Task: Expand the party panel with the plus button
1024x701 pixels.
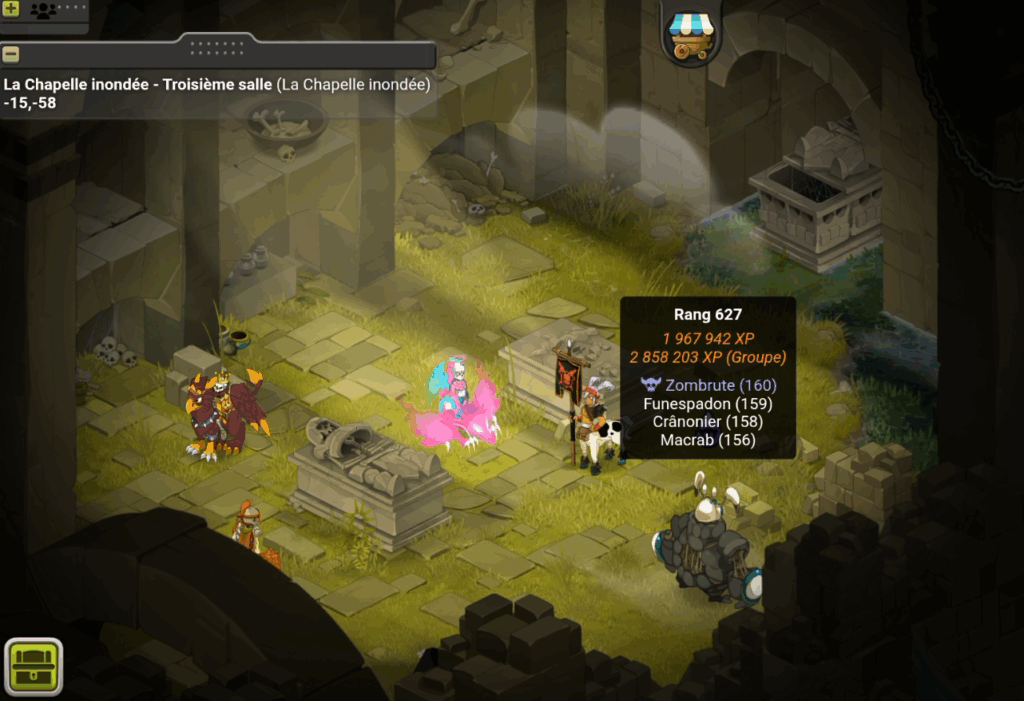Action: 11,11
